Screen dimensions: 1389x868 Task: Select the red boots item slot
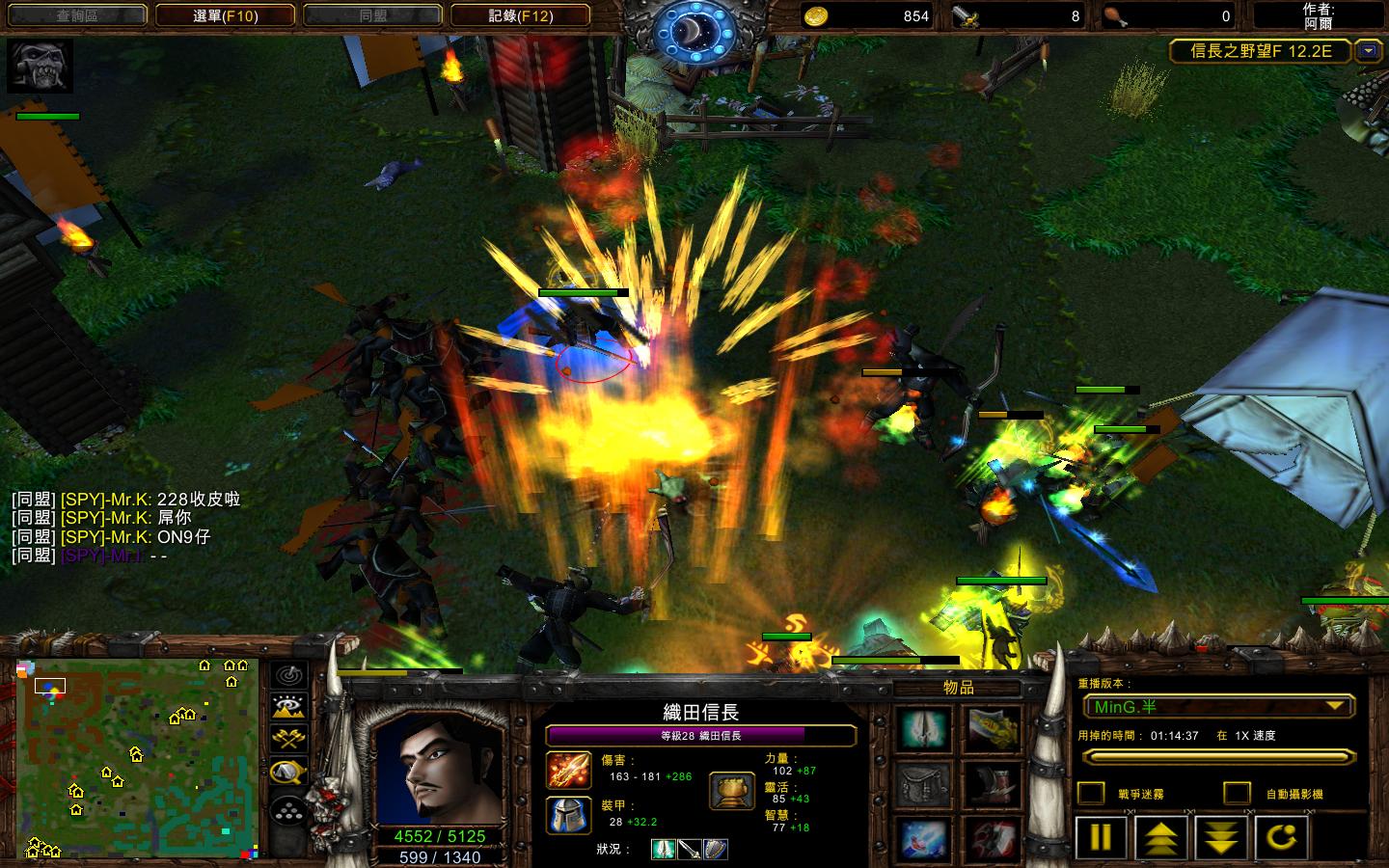click(x=993, y=785)
